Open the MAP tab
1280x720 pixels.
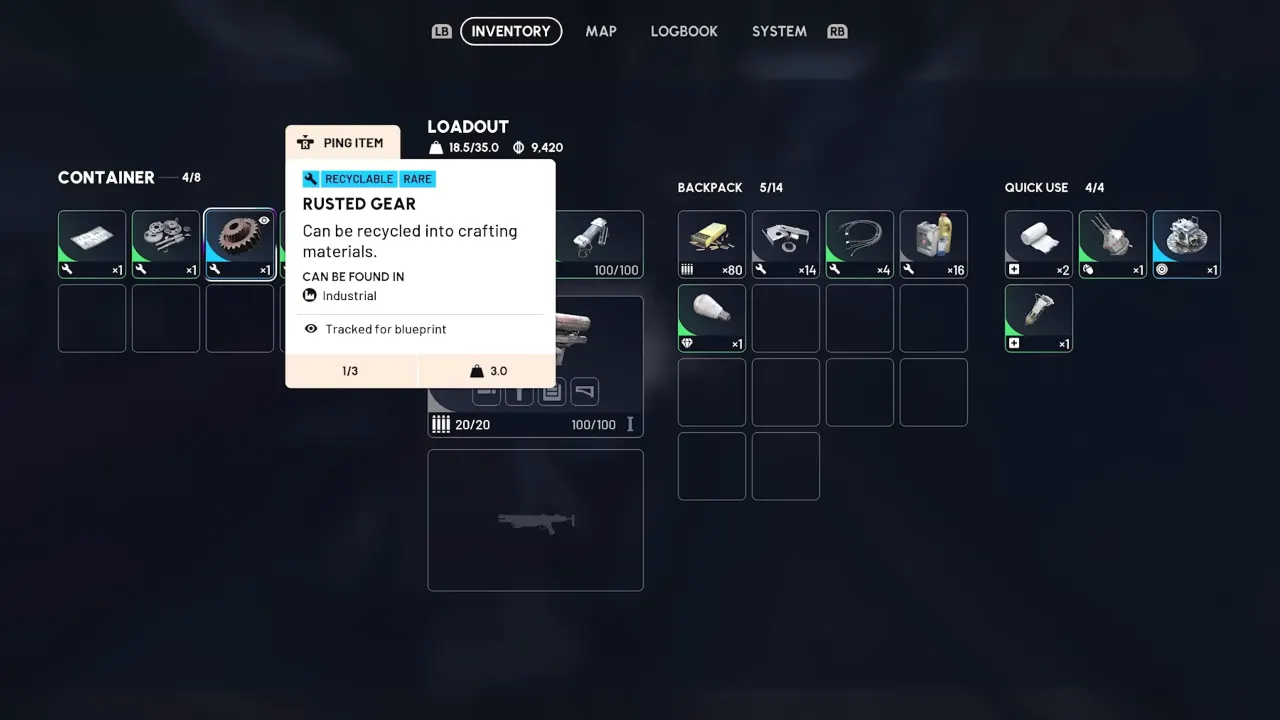coord(601,31)
